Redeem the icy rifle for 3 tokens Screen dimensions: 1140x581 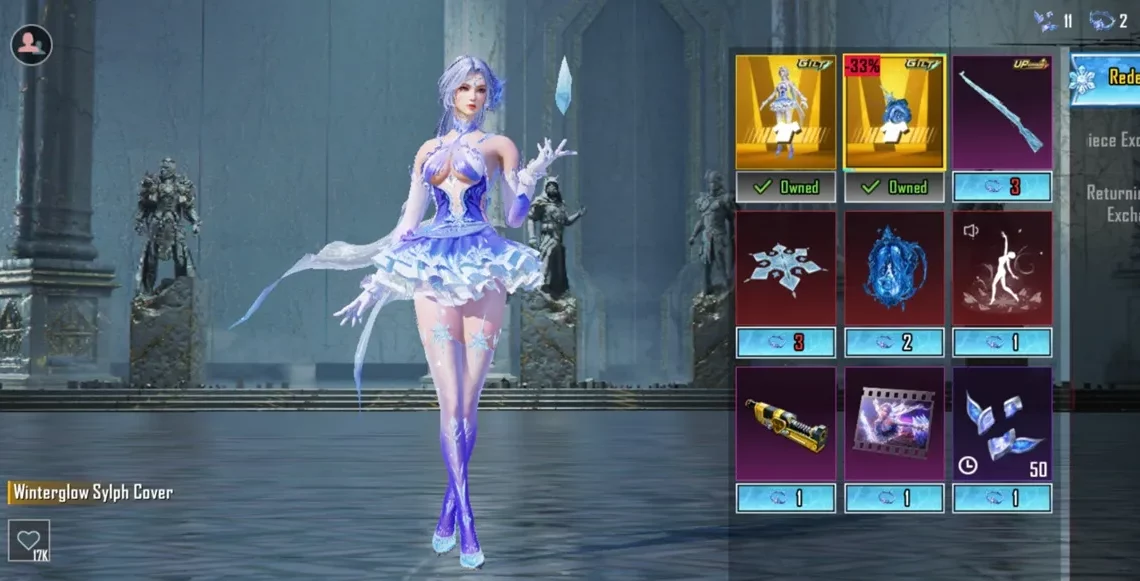pos(1002,187)
